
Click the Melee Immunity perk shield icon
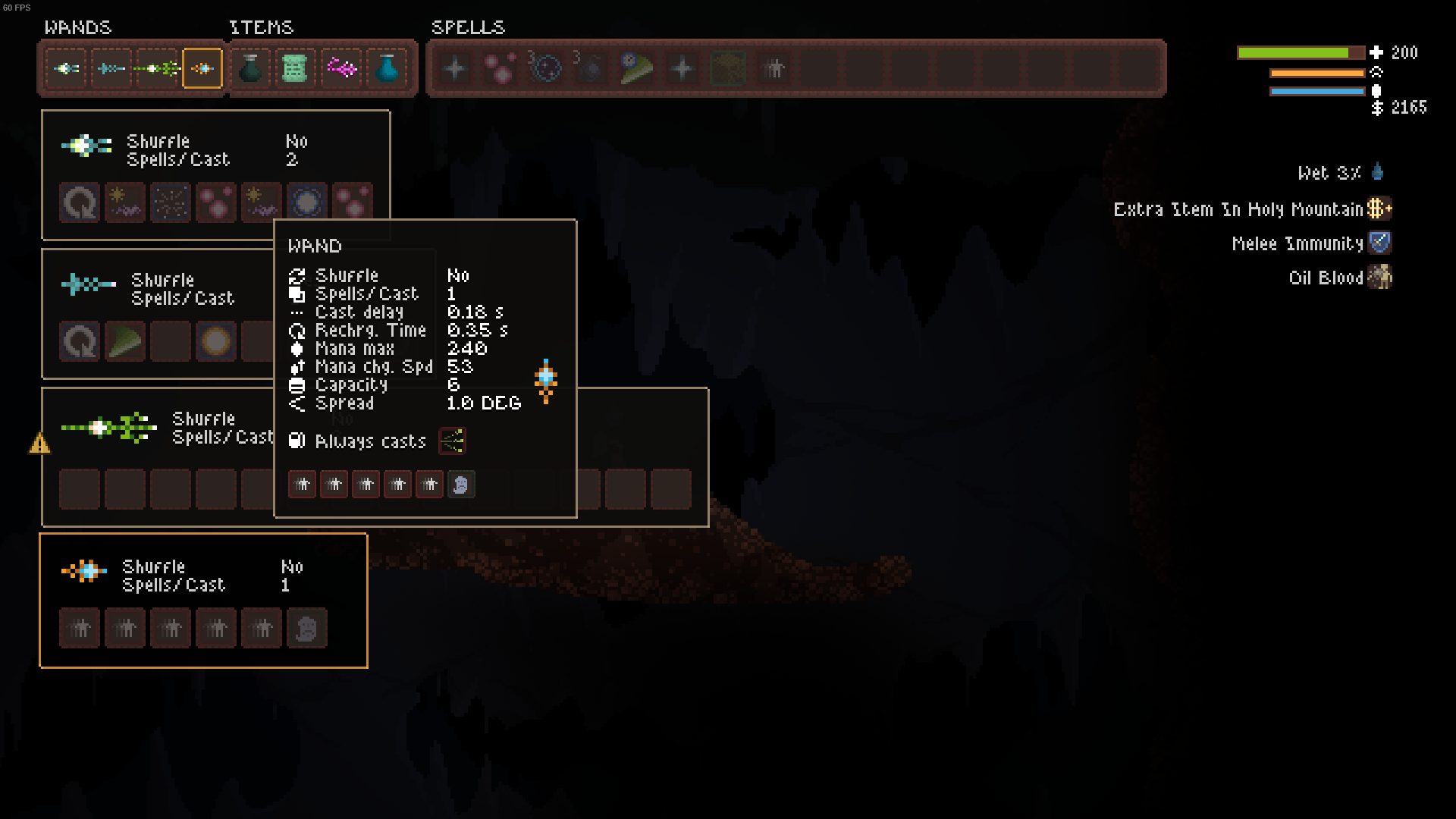click(x=1380, y=243)
